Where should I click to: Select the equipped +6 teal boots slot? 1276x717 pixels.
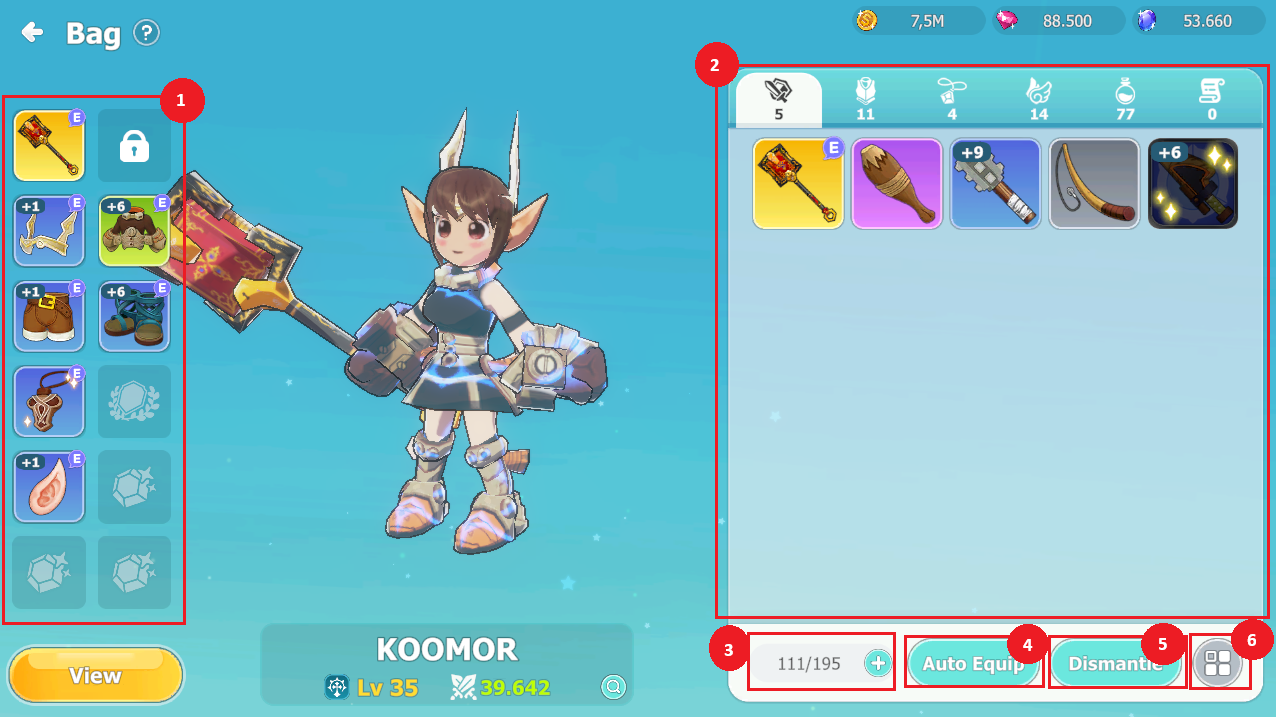pos(134,316)
